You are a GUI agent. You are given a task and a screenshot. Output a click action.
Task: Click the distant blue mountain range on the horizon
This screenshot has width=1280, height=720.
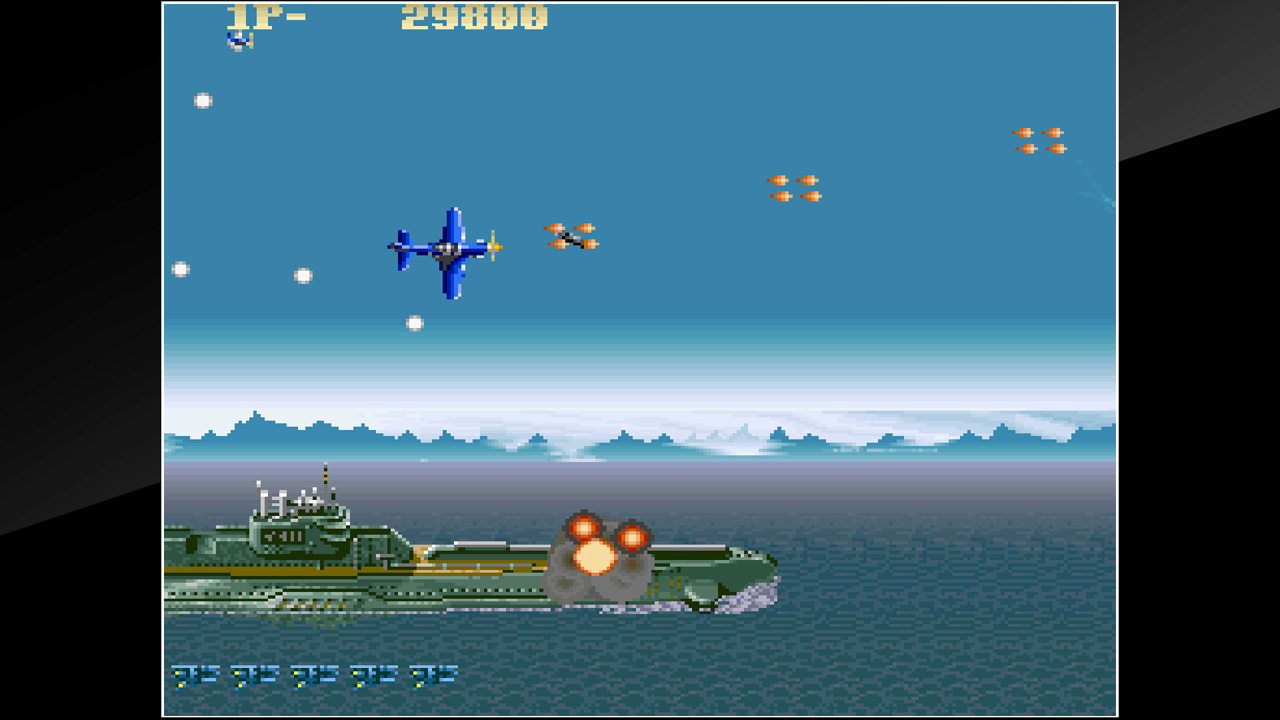click(x=300, y=430)
